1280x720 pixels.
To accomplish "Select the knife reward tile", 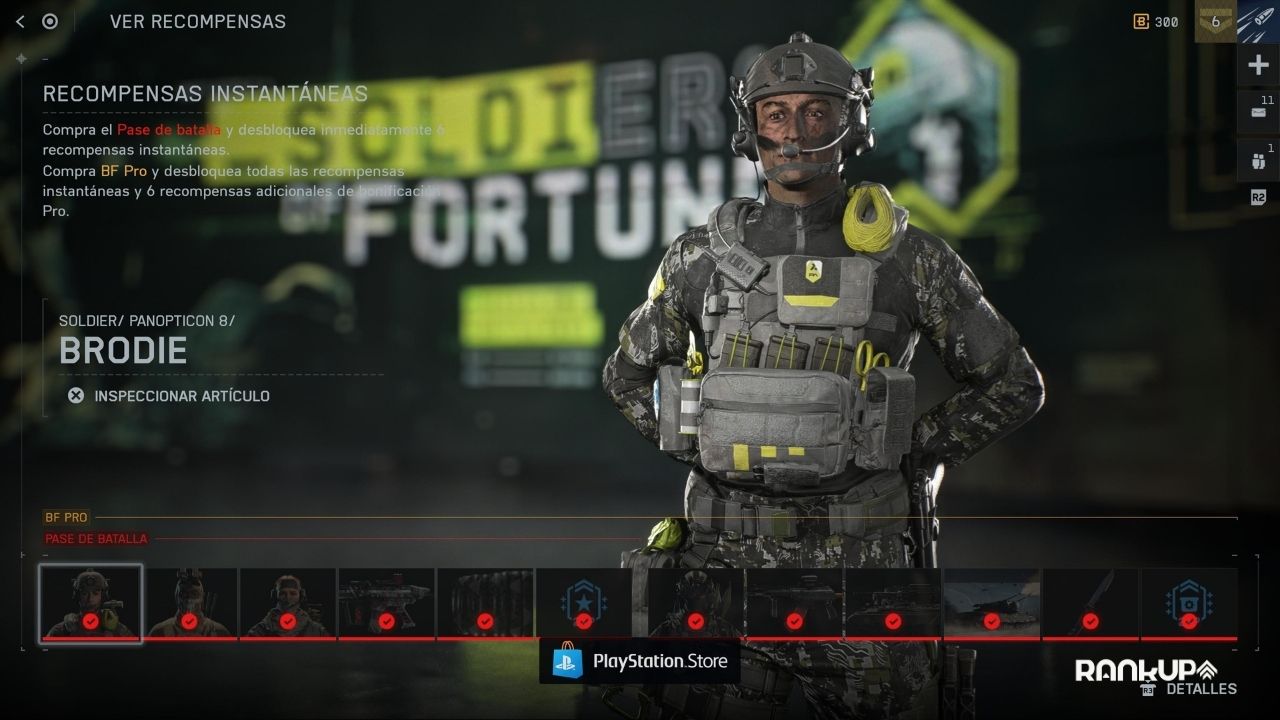I will point(1090,603).
